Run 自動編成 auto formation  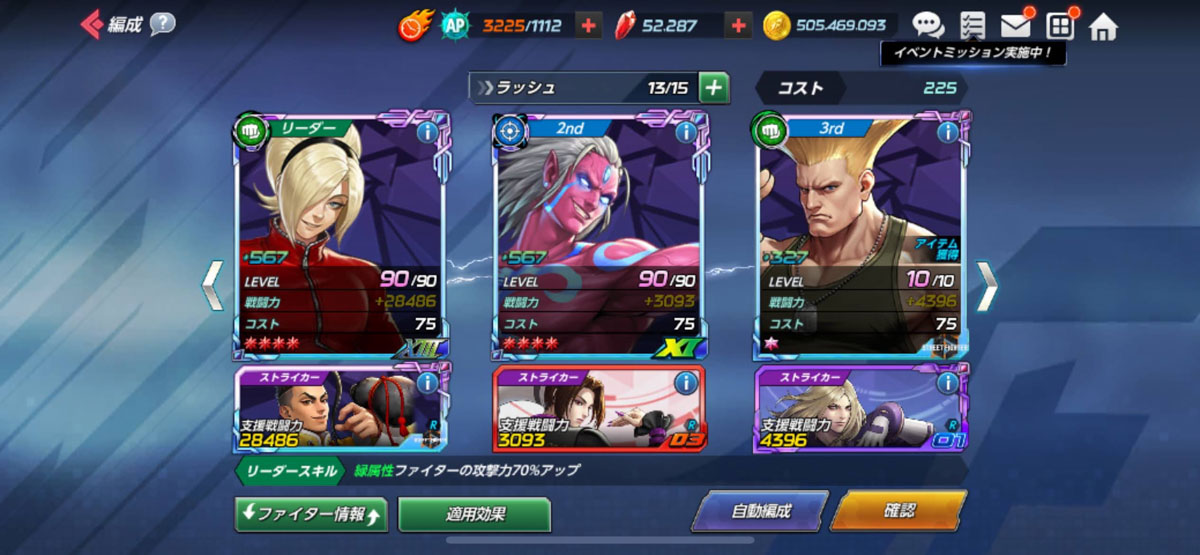(x=761, y=511)
